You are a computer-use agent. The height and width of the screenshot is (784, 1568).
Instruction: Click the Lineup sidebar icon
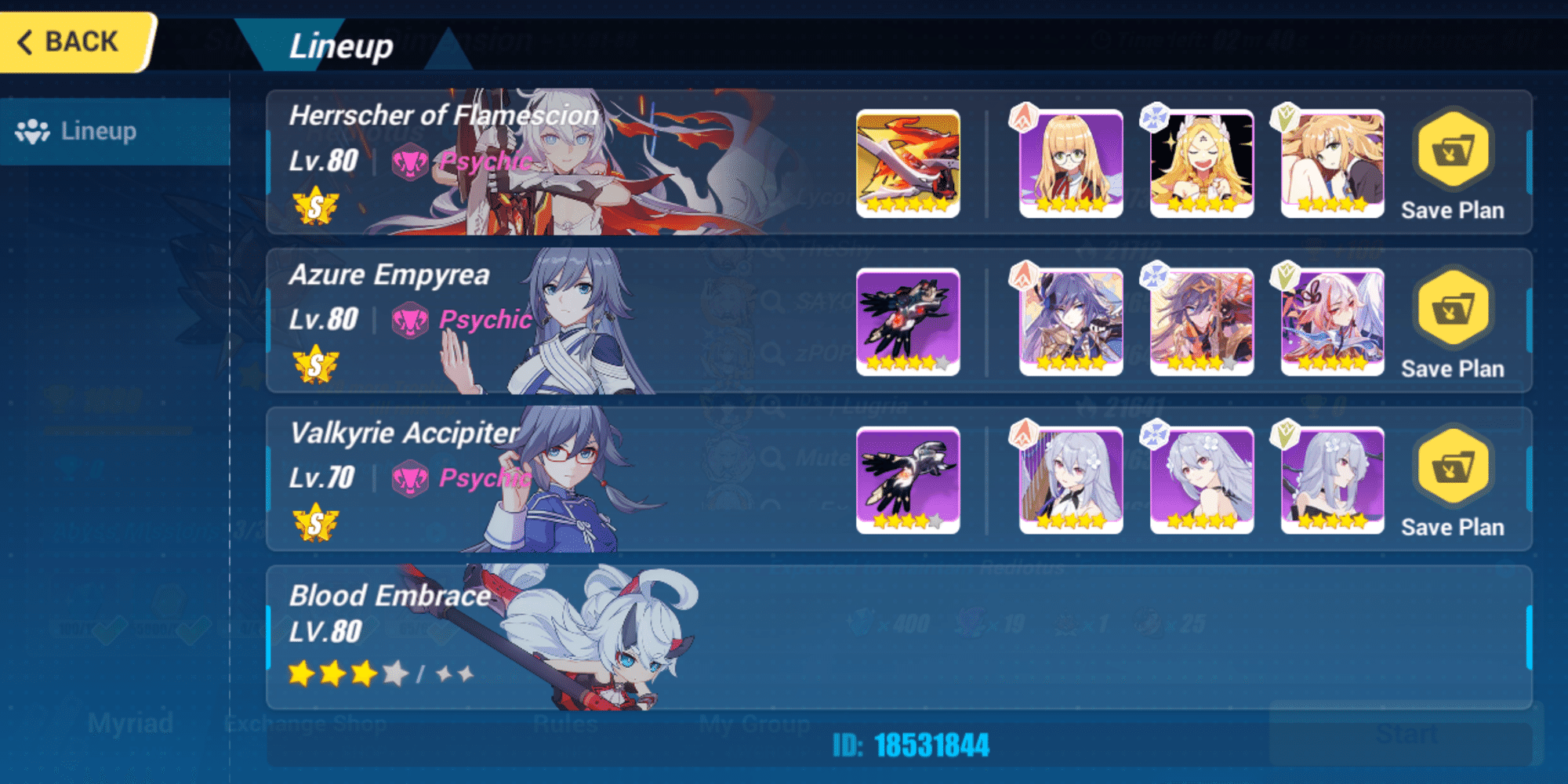click(32, 131)
